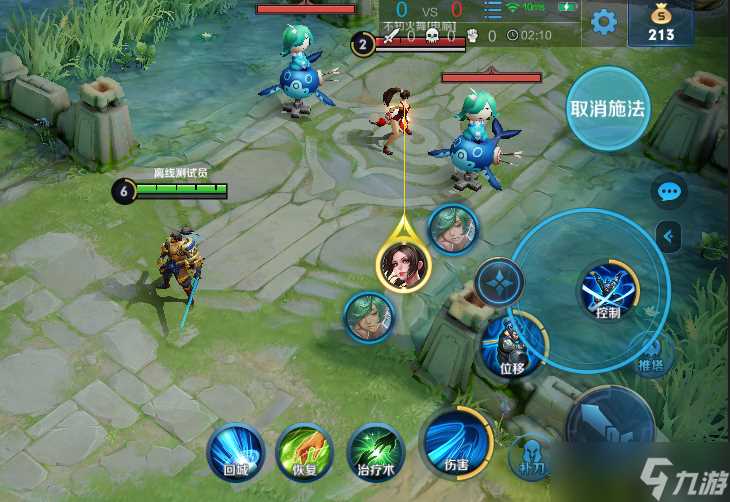
Task: Open the gold shop showing 213
Action: (659, 24)
